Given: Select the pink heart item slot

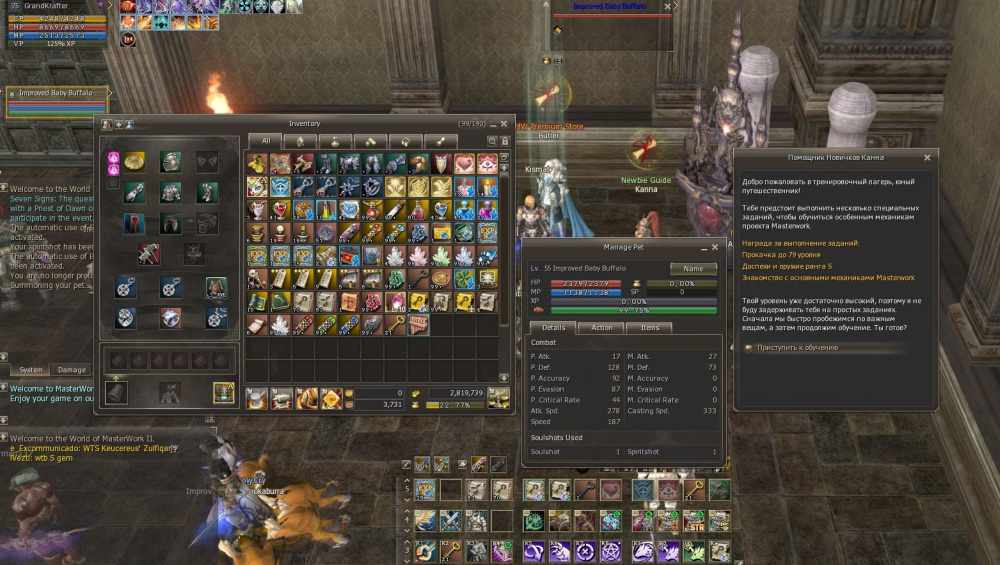Looking at the screenshot, I should [464, 163].
